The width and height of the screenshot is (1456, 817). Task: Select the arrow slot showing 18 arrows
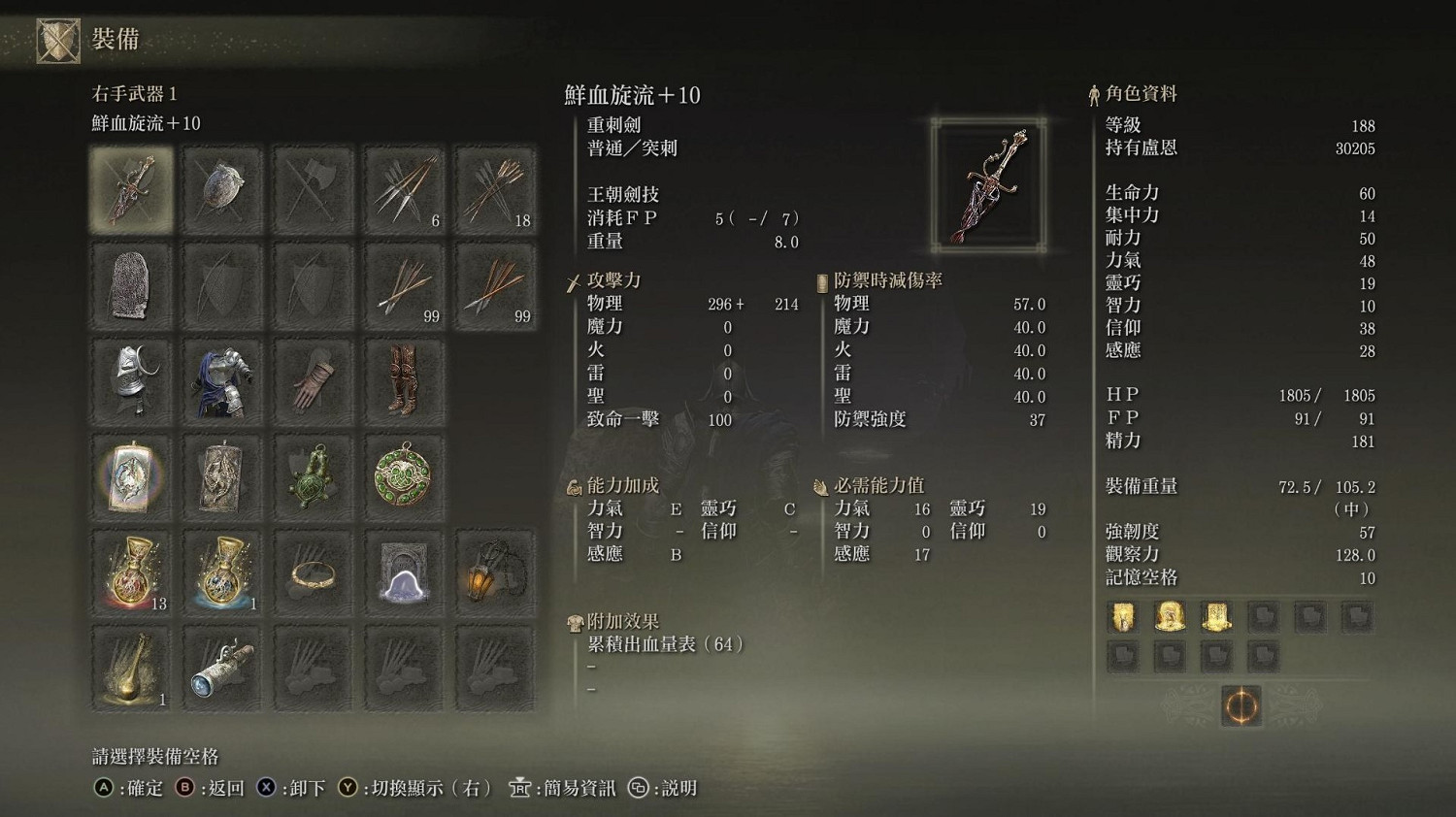click(x=495, y=189)
